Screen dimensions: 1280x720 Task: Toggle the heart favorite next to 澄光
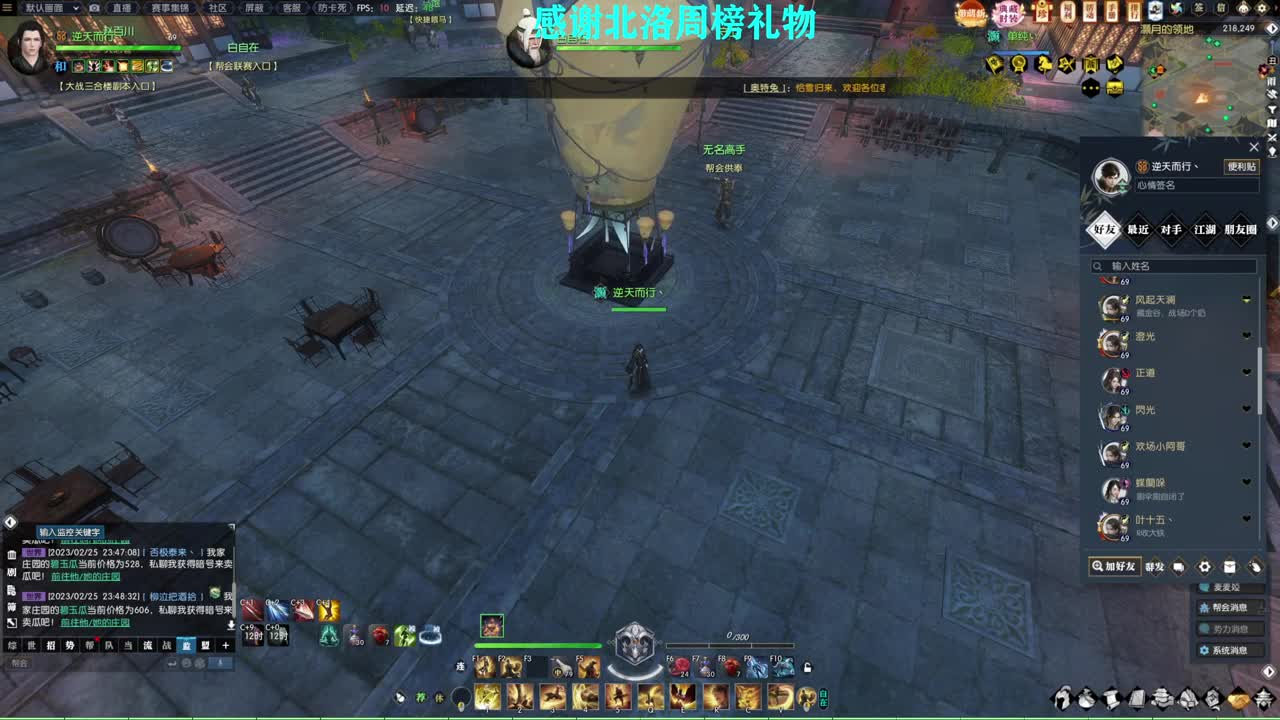point(1246,336)
